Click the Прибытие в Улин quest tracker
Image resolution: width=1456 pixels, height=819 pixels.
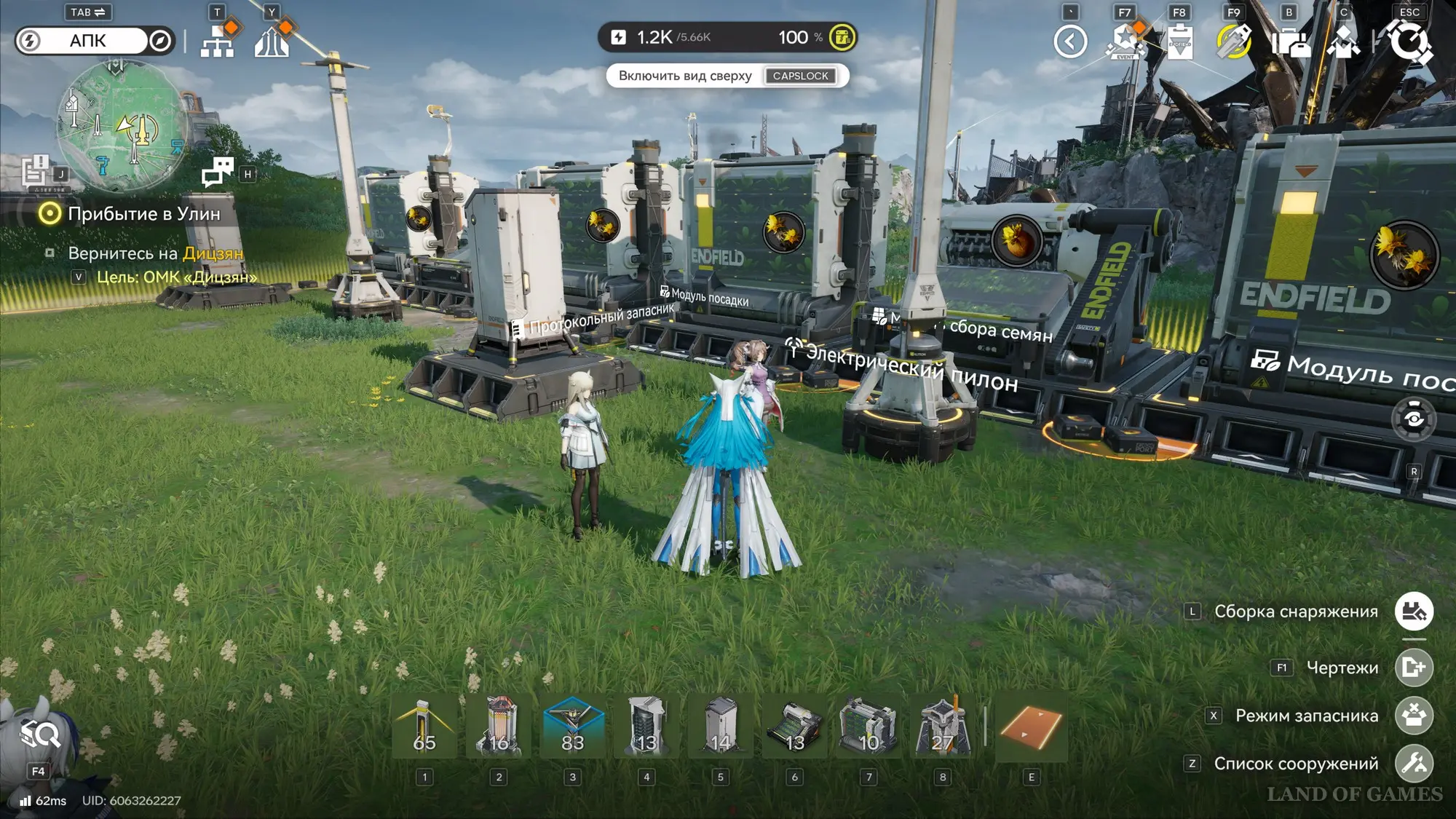(143, 214)
